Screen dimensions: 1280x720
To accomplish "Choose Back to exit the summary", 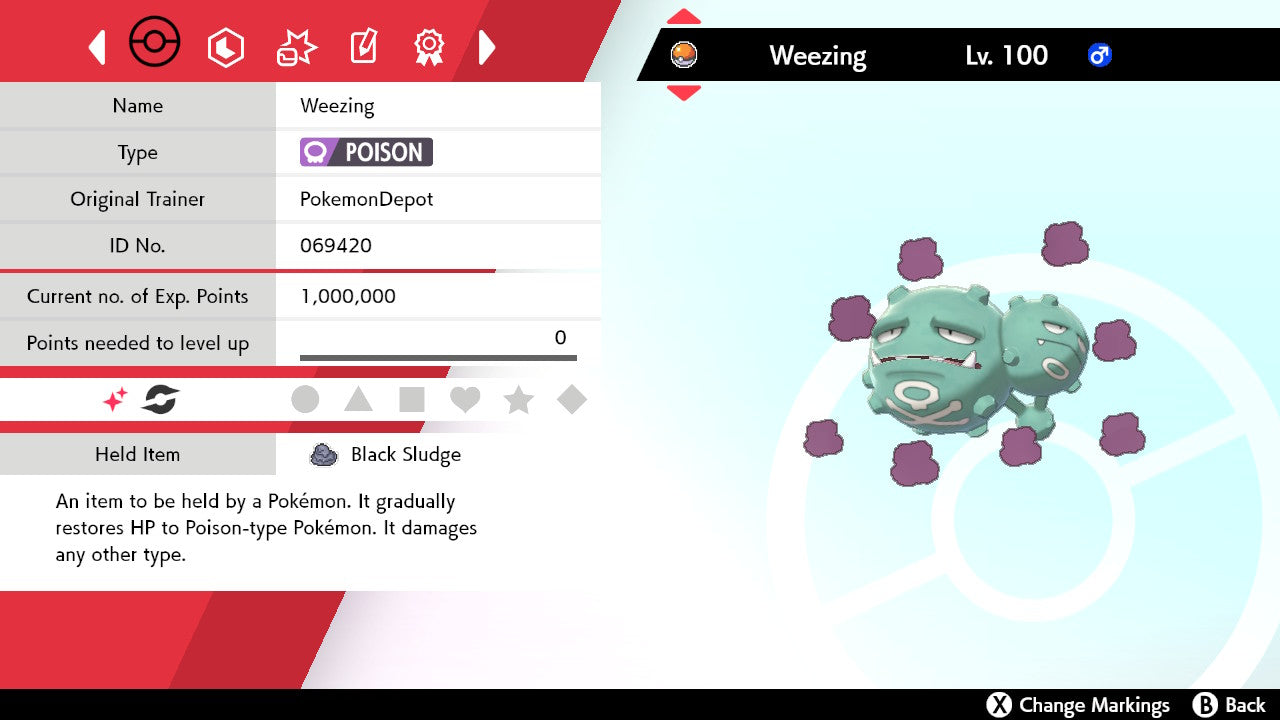I will coord(1230,705).
